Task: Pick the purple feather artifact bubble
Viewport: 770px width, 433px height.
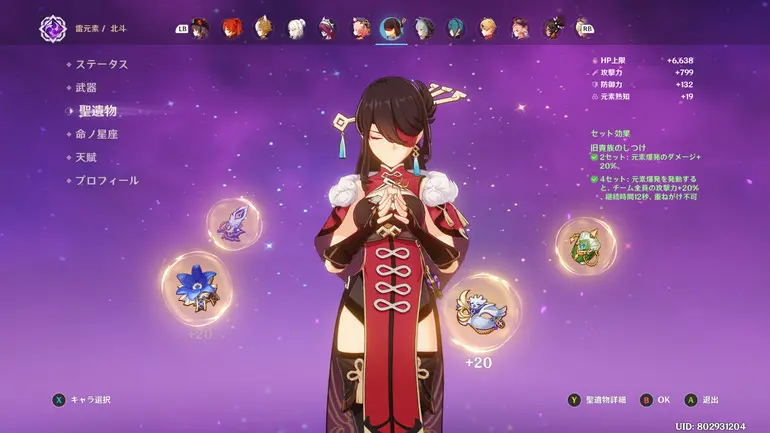Action: [x=234, y=223]
